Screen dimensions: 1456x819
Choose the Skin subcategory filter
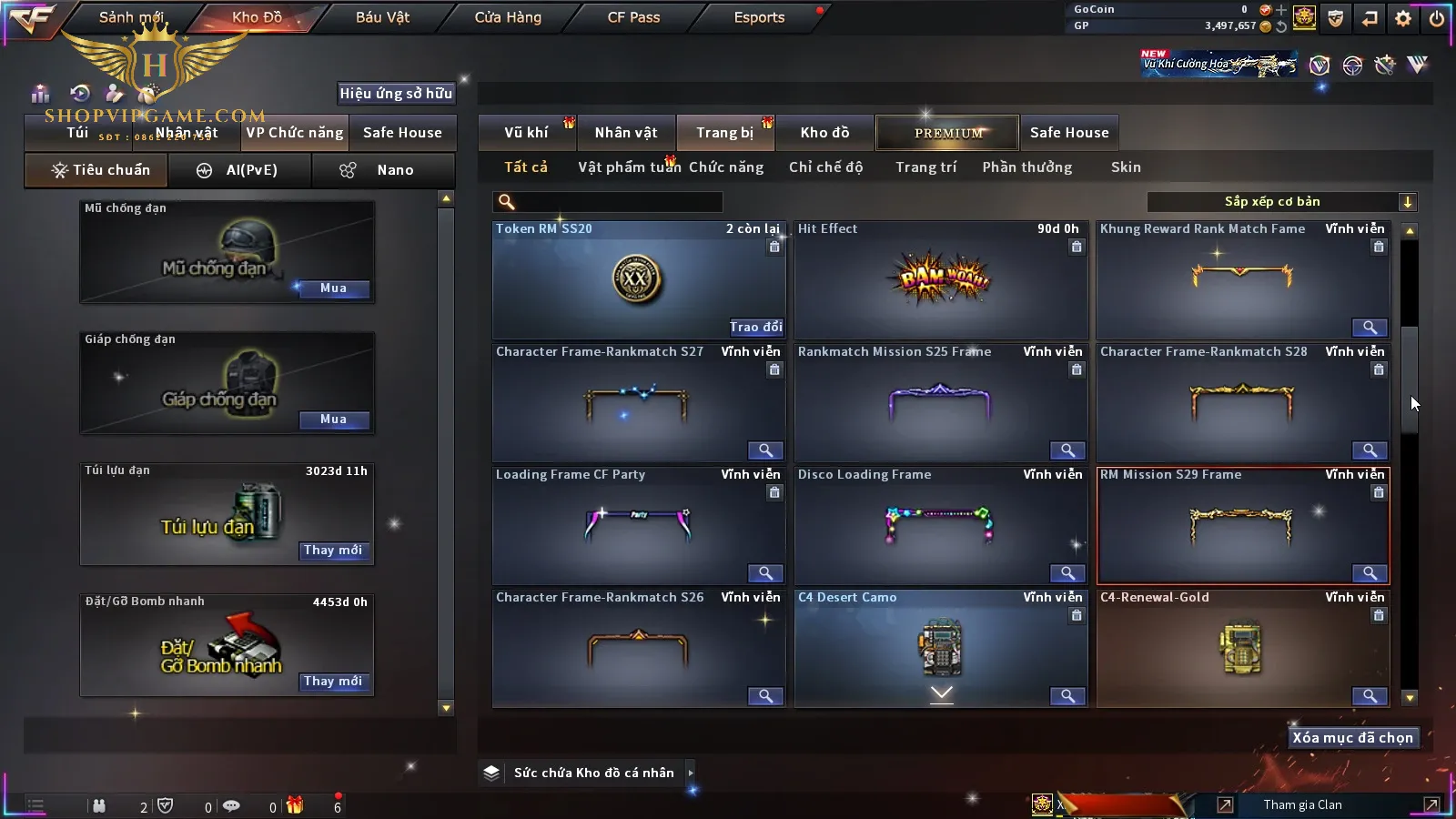click(x=1126, y=167)
